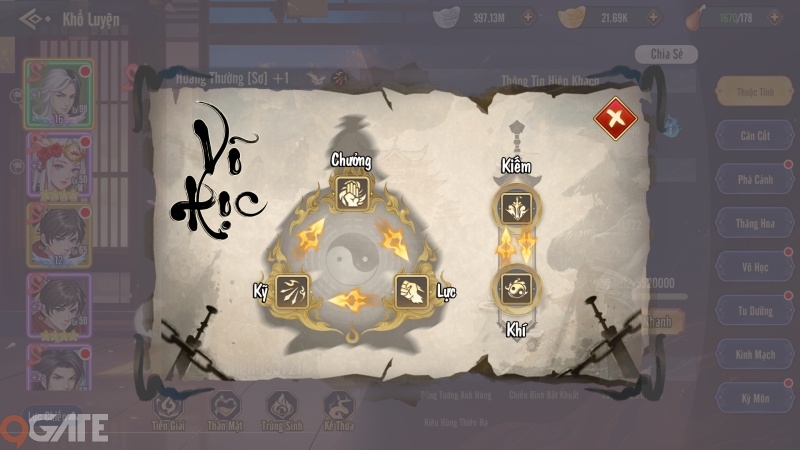Image resolution: width=800 pixels, height=450 pixels.
Task: Open the Căn Cốt tab
Action: pyautogui.click(x=755, y=135)
